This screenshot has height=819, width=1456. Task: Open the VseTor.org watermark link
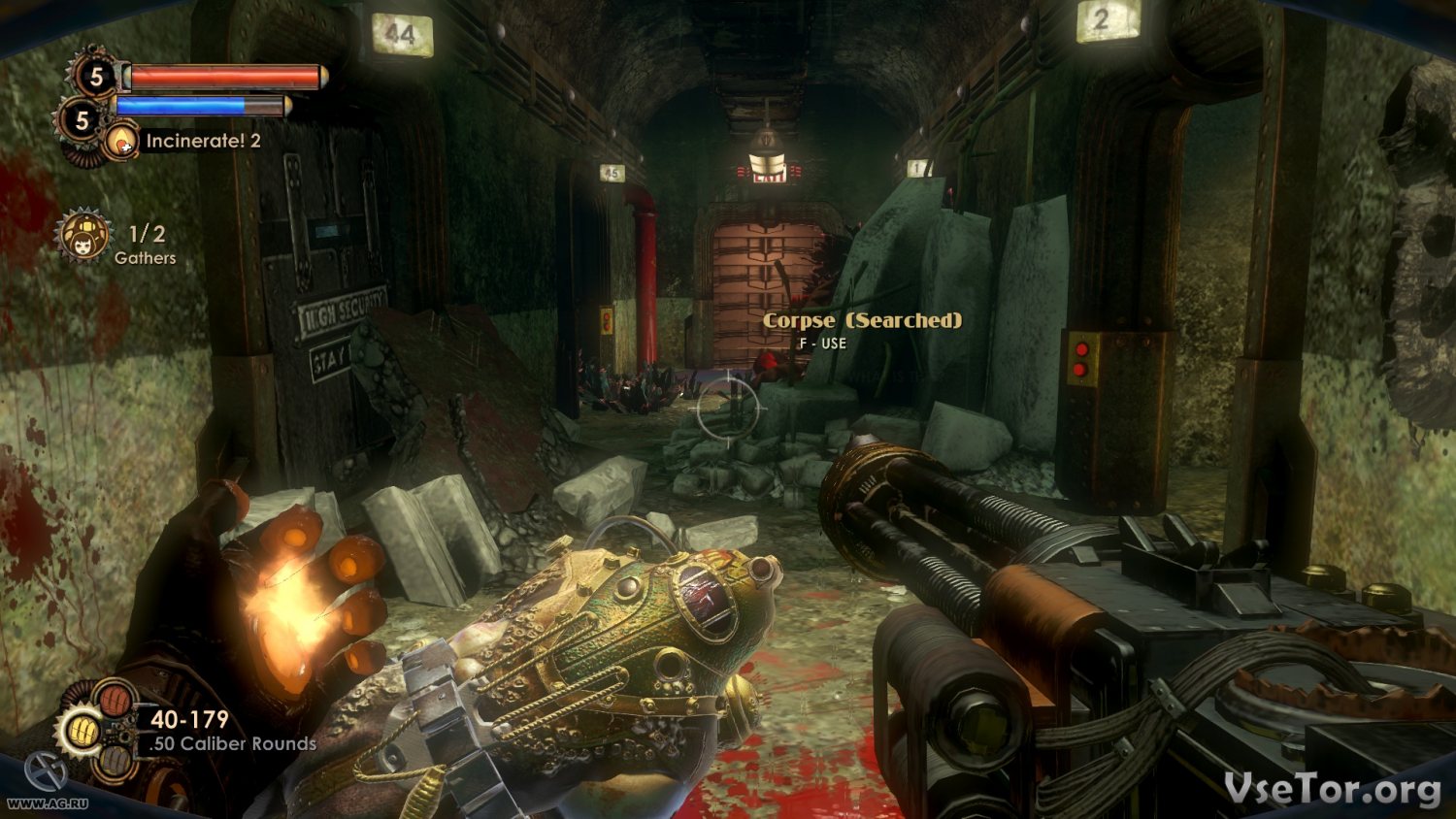point(1332,789)
